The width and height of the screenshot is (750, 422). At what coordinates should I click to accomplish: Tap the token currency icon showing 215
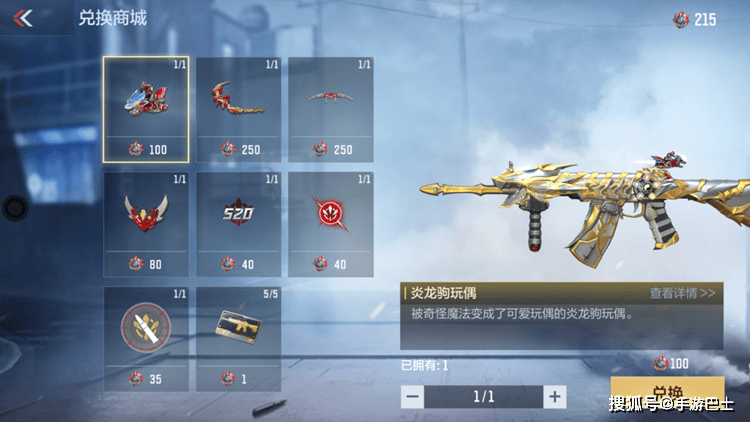pyautogui.click(x=681, y=19)
